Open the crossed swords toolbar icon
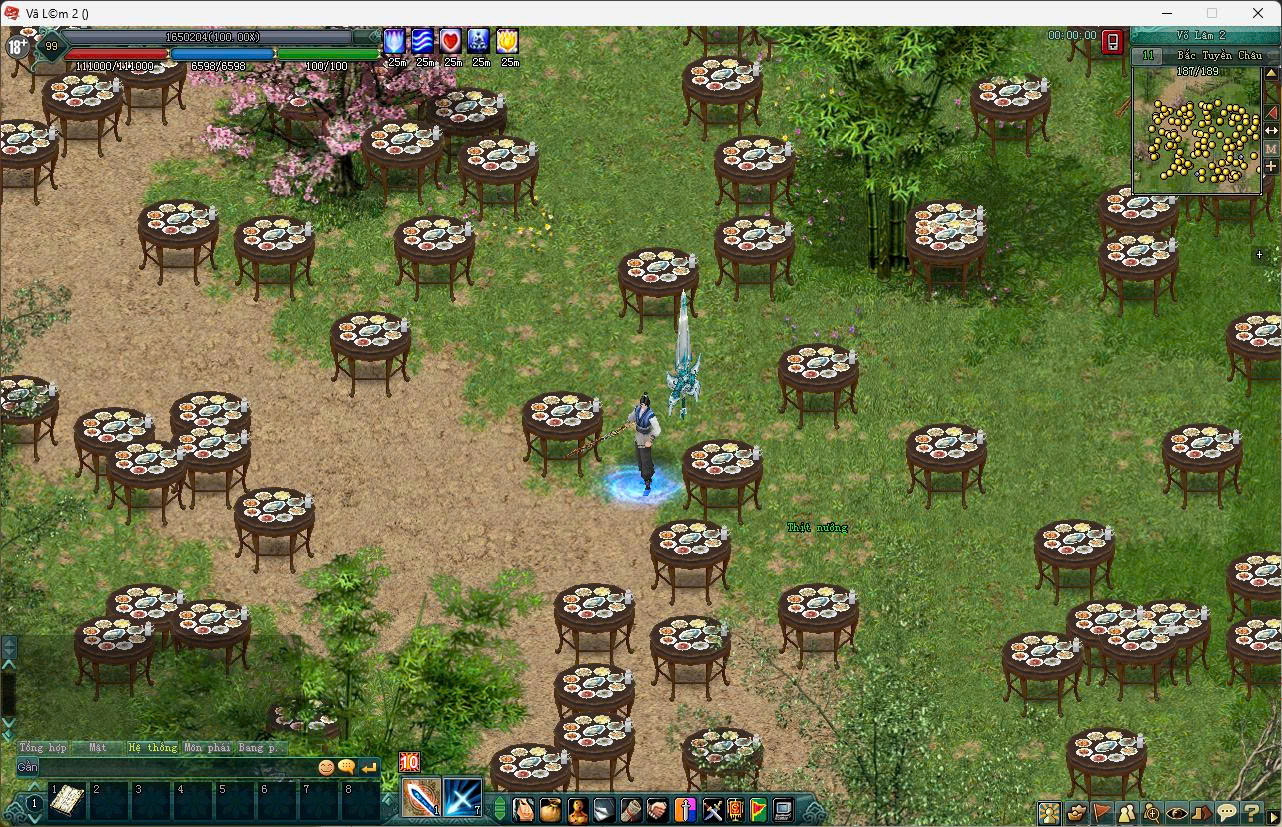Screen dimensions: 1282x827 point(711,809)
